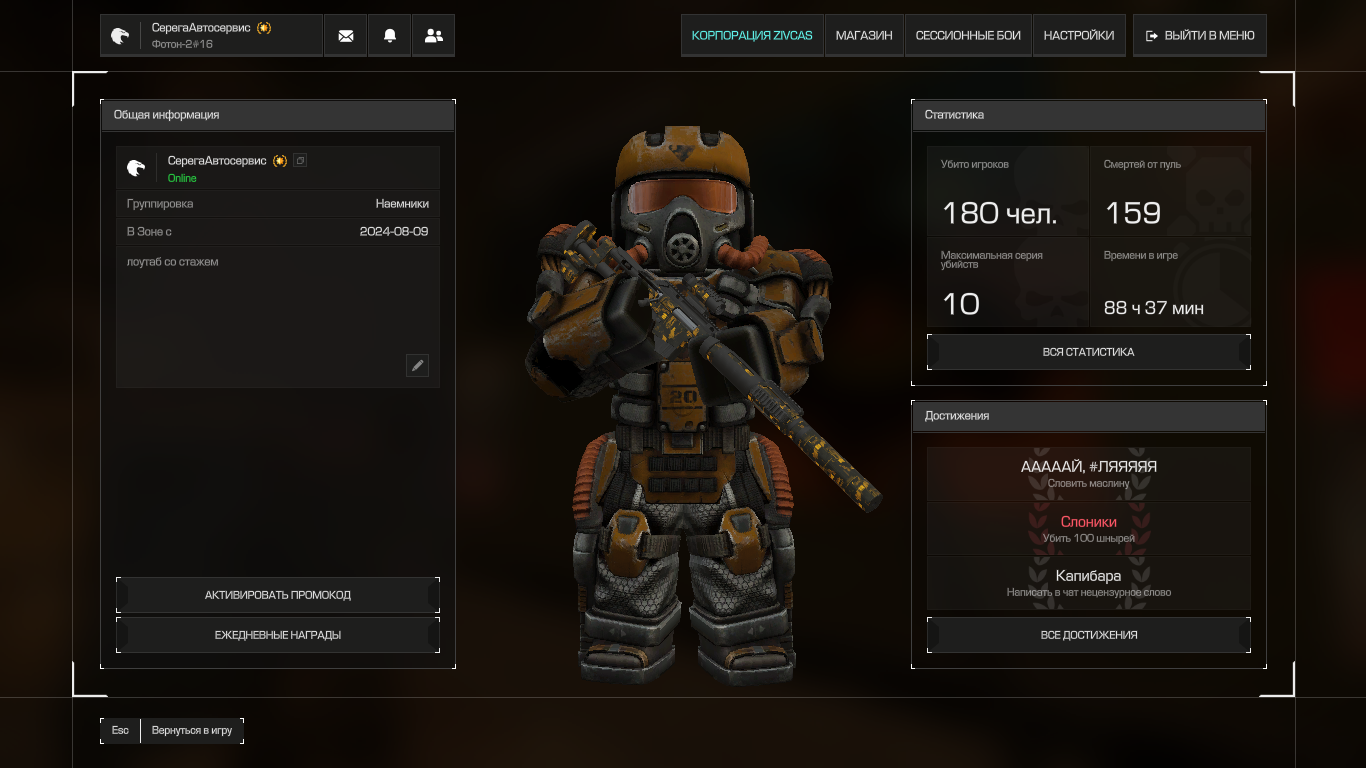Open the СерегаАвтосервис profile badge

(211, 36)
